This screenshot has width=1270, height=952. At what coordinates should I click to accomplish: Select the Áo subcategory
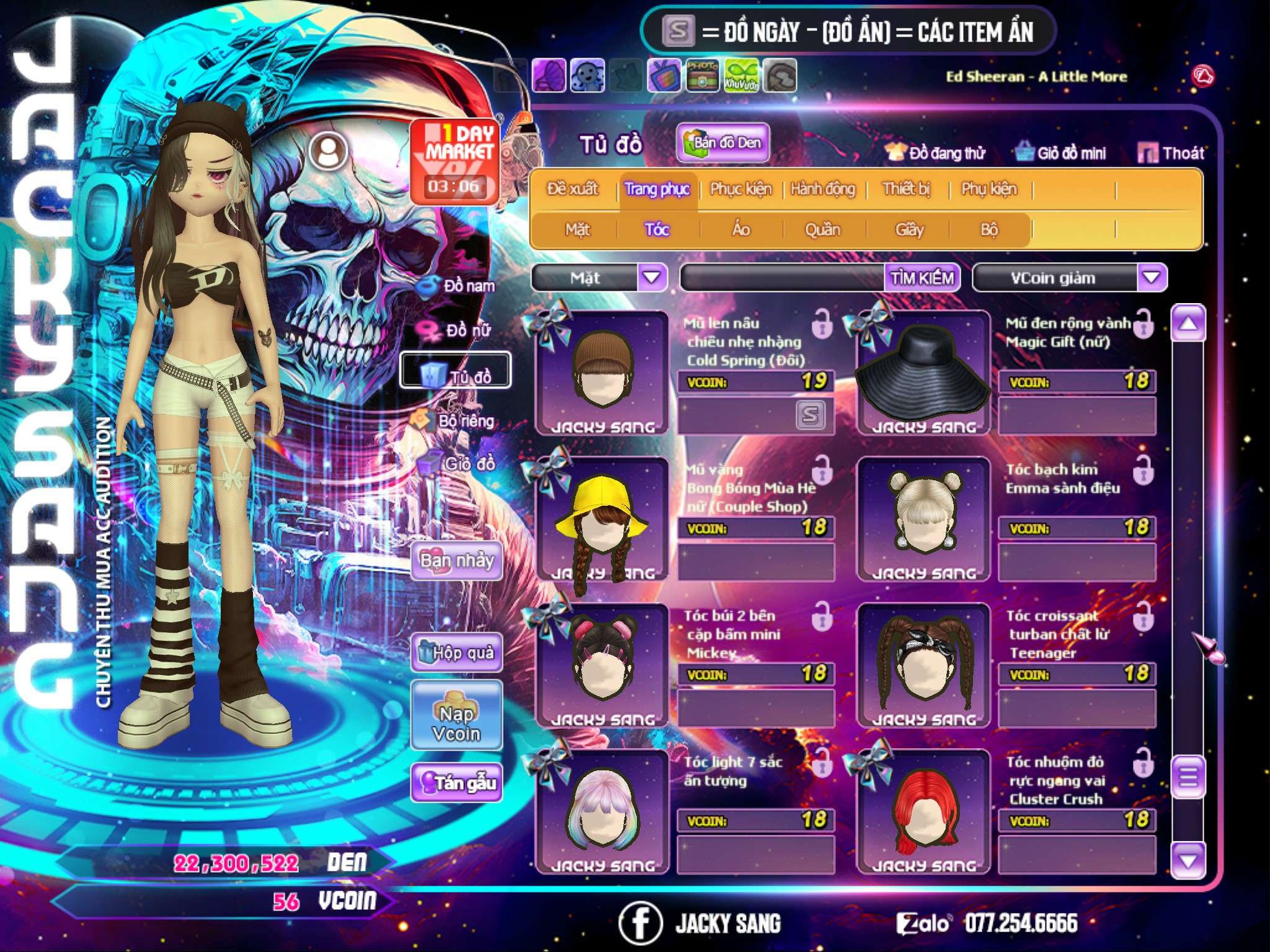coord(741,230)
